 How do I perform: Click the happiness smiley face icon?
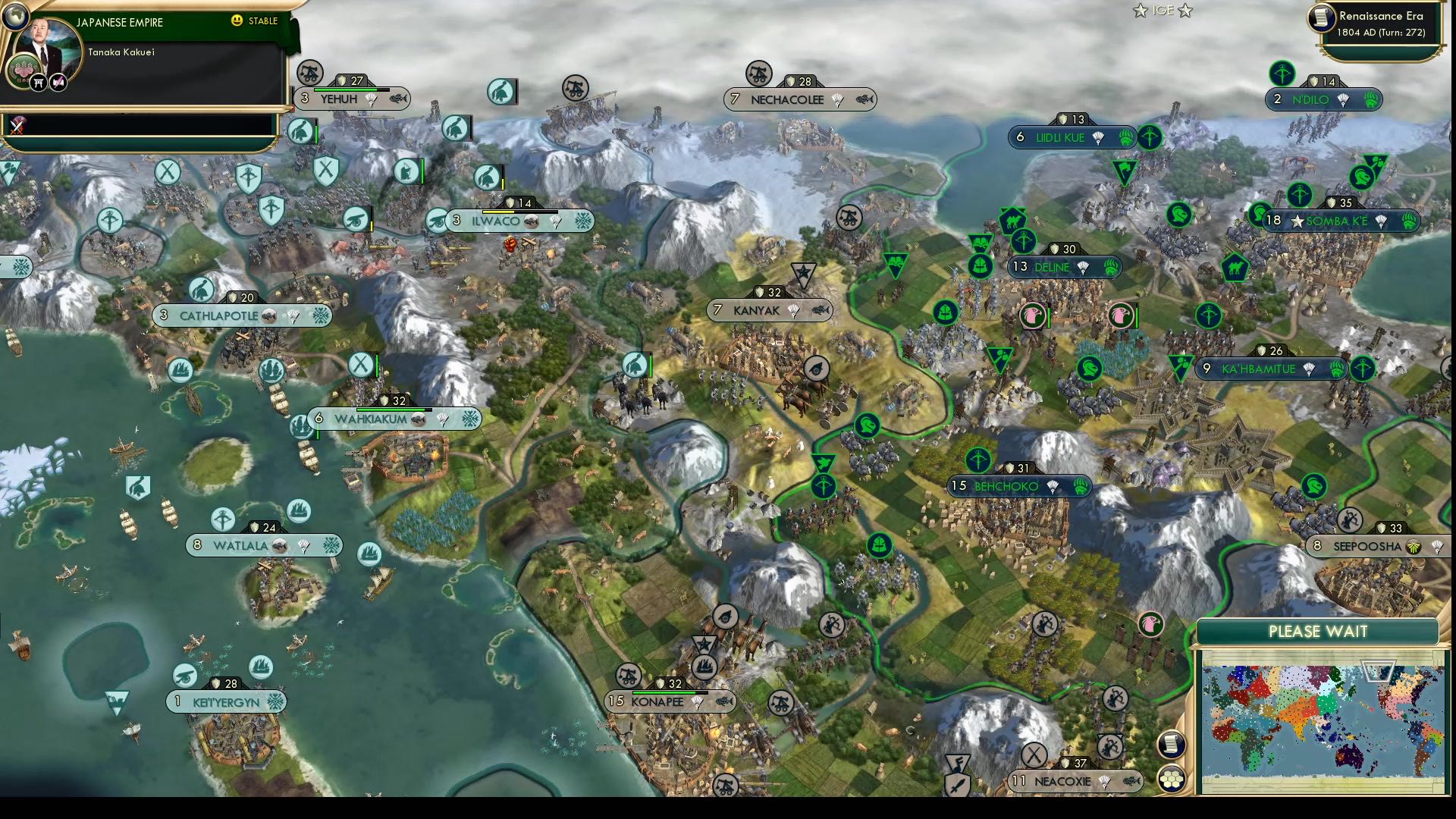coord(237,21)
